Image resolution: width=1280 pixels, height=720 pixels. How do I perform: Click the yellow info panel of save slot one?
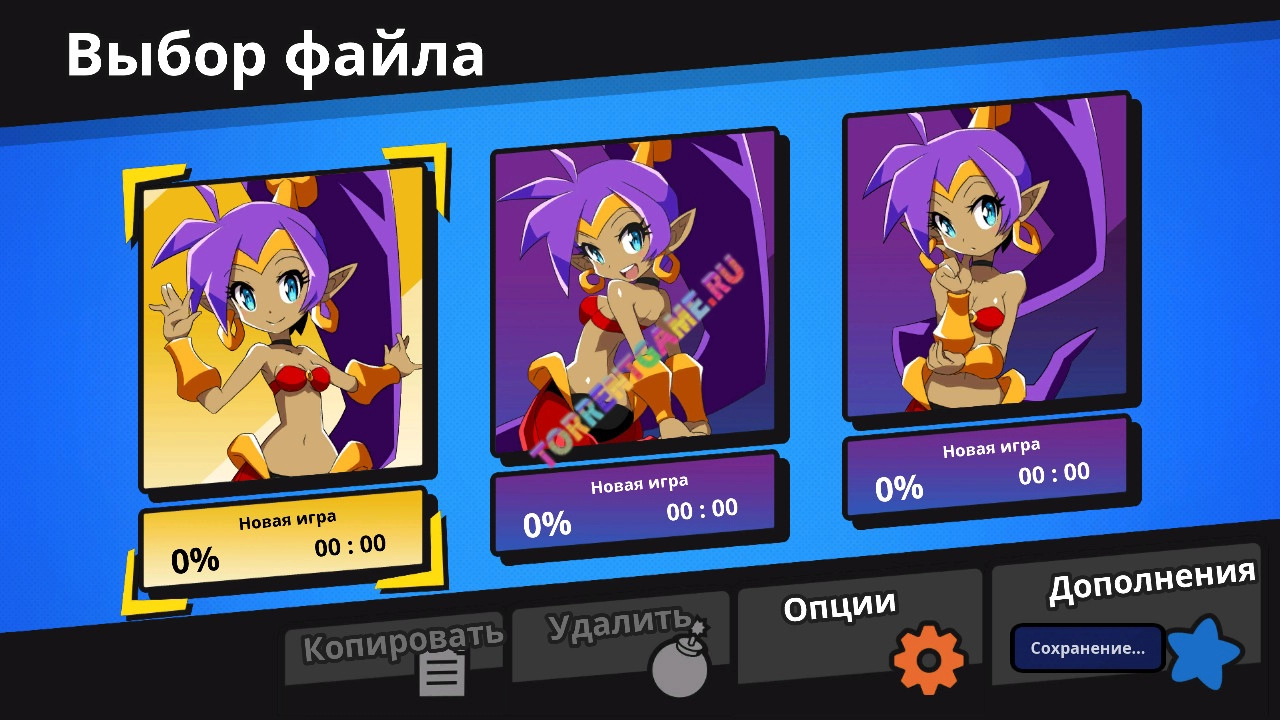(x=287, y=540)
